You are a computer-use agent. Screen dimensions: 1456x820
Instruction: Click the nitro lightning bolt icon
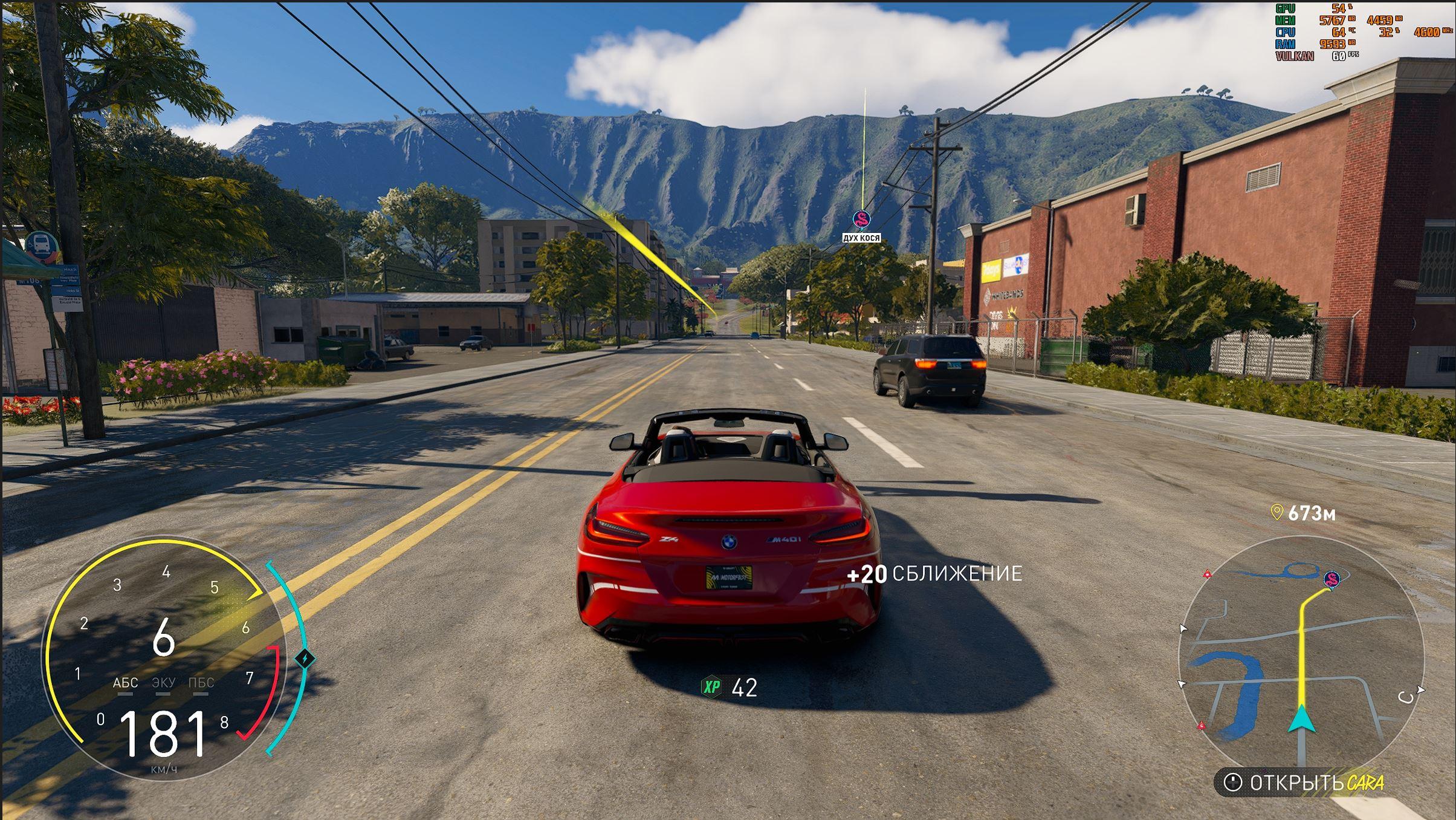coord(305,659)
